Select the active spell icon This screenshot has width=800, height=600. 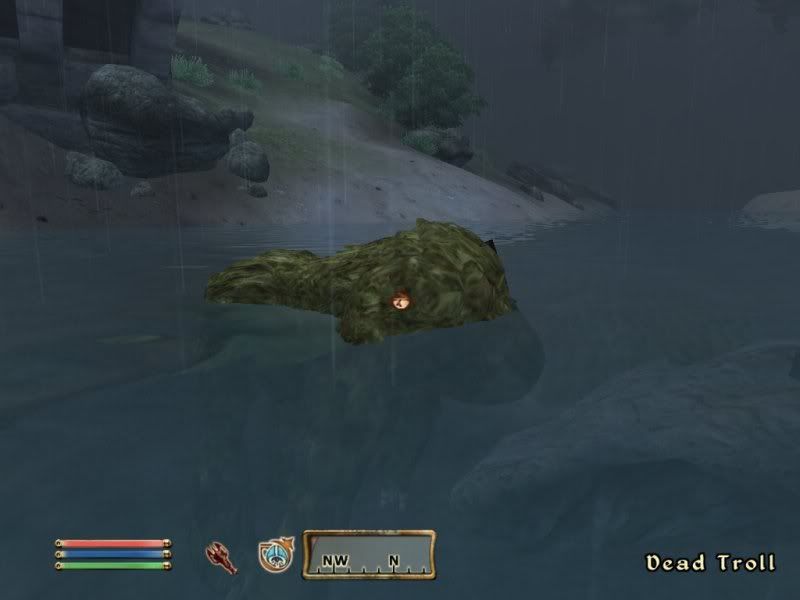[x=274, y=556]
